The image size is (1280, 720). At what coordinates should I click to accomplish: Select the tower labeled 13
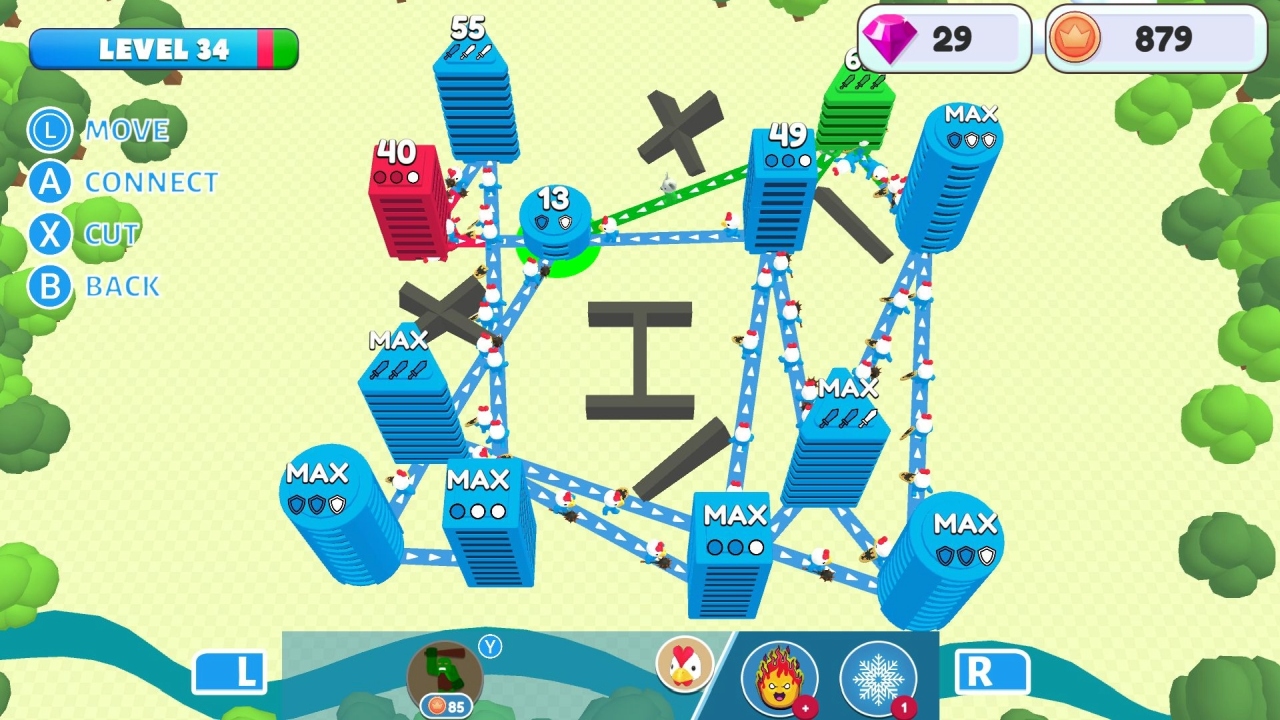click(x=558, y=220)
